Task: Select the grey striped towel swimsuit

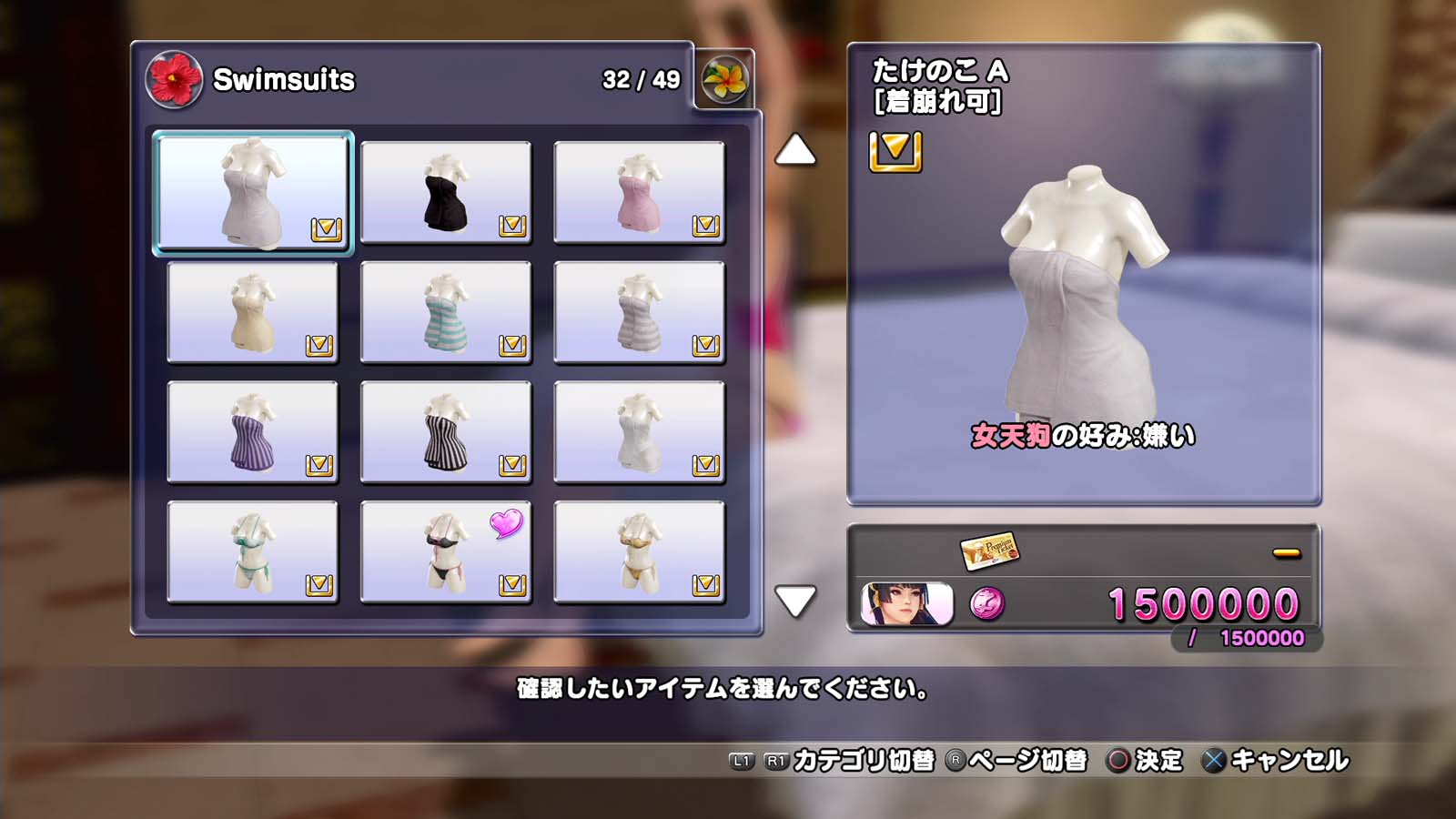Action: point(639,312)
